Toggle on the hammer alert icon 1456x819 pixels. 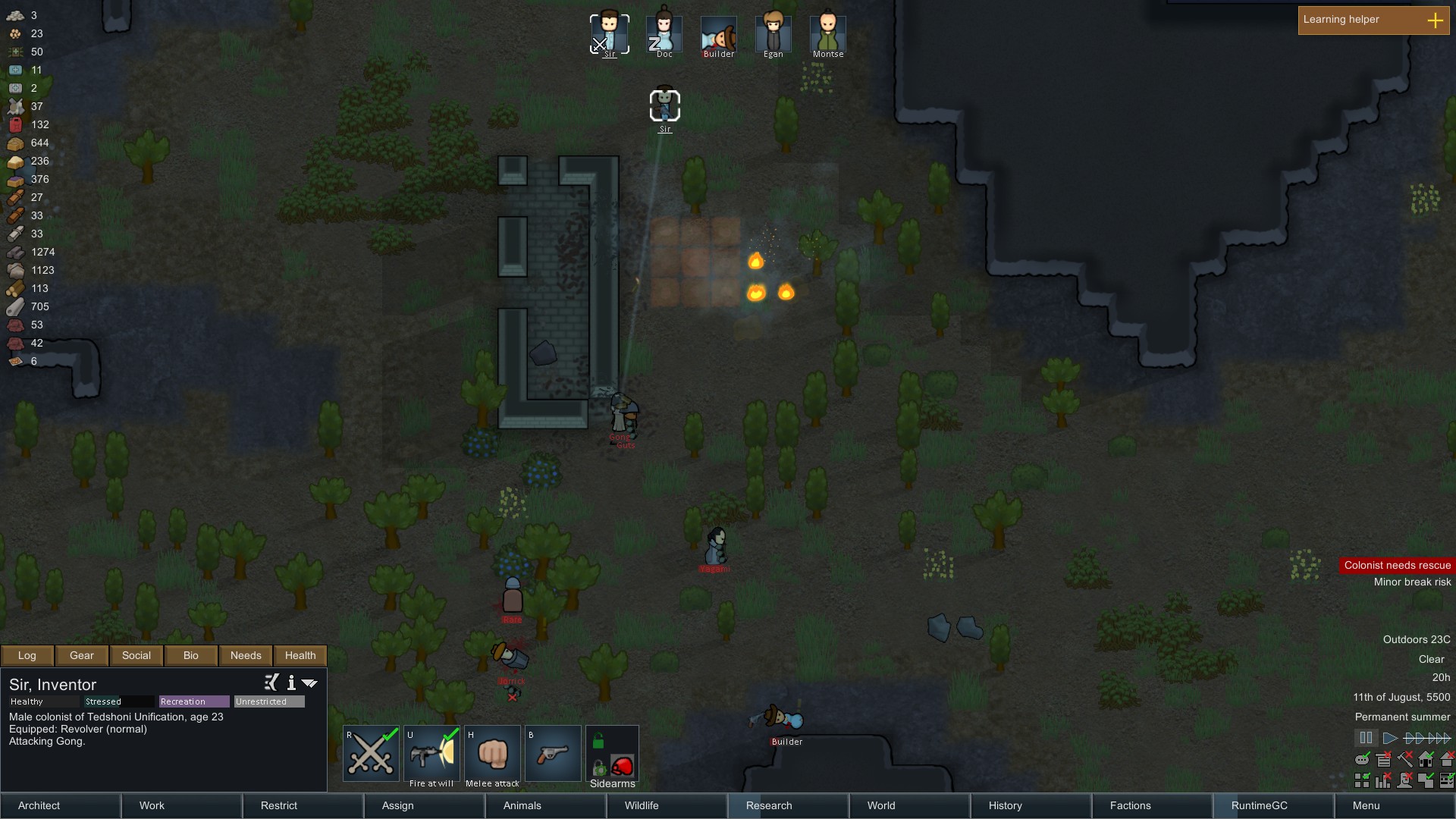point(1404,760)
